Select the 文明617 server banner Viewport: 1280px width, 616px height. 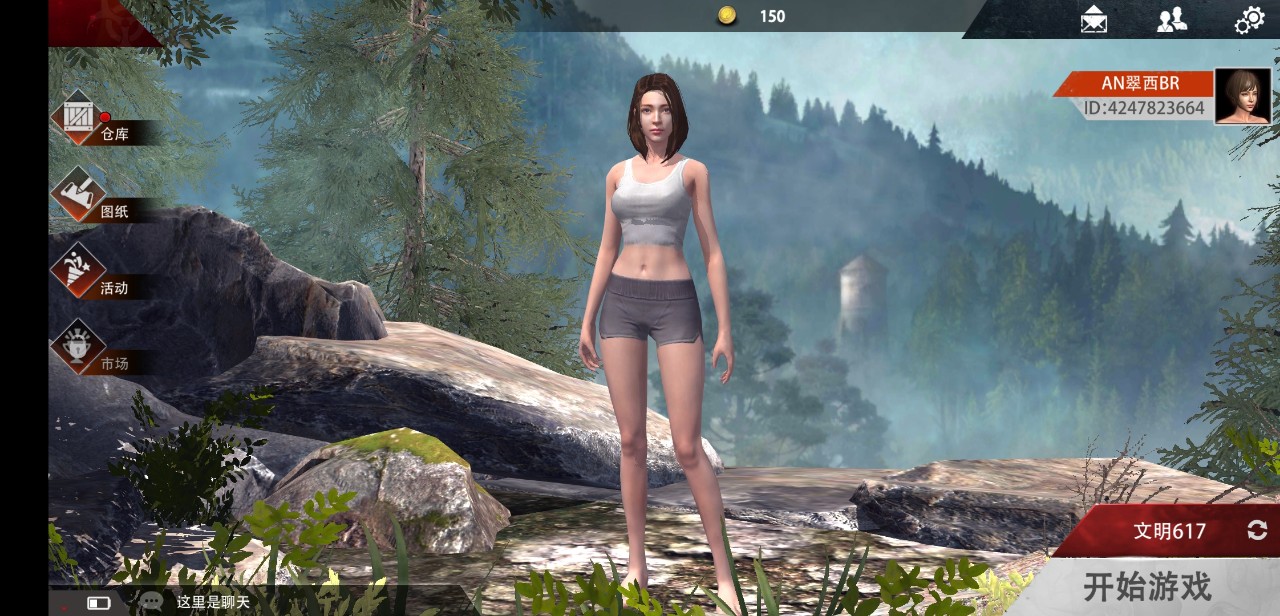[x=1169, y=531]
